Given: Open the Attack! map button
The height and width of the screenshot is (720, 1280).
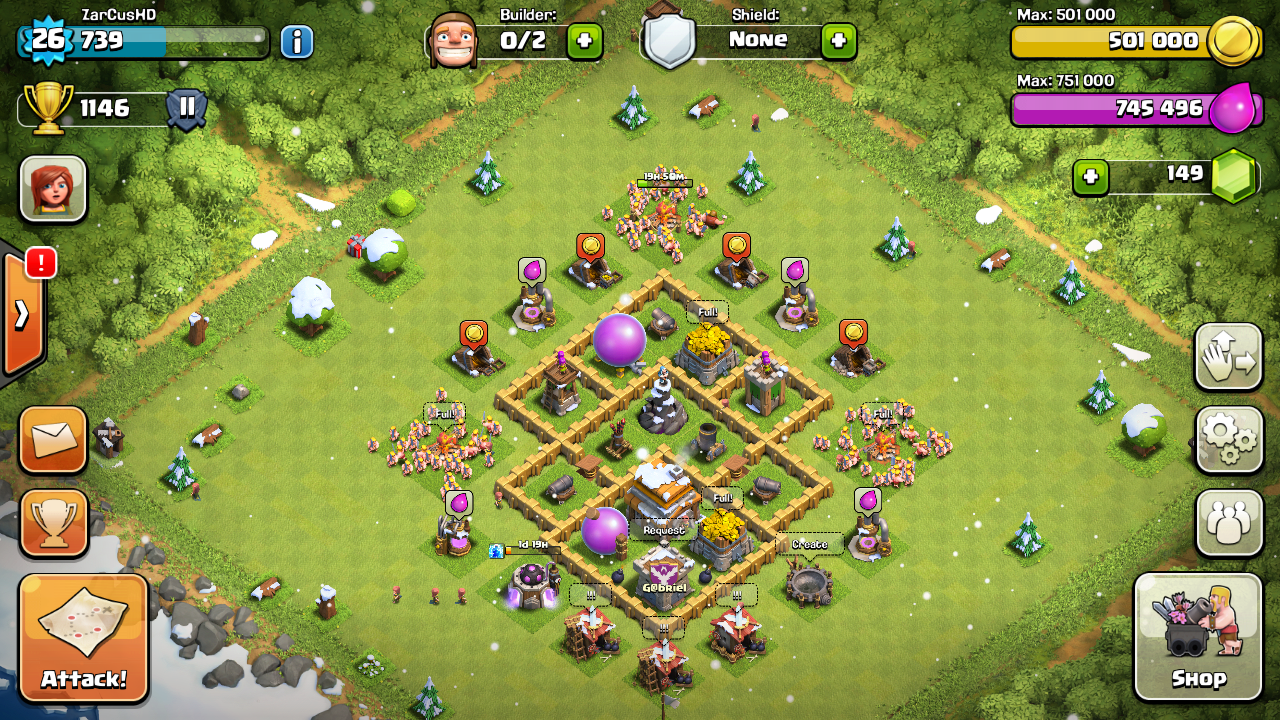Looking at the screenshot, I should tap(84, 638).
